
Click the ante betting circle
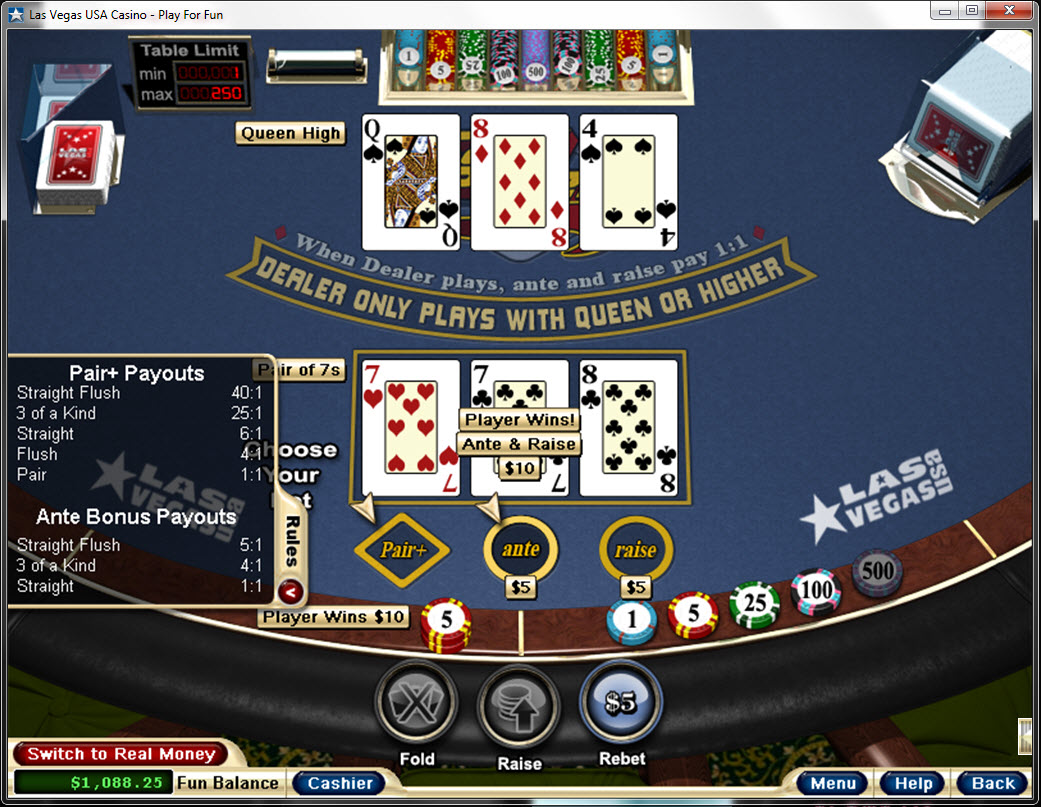pos(520,549)
